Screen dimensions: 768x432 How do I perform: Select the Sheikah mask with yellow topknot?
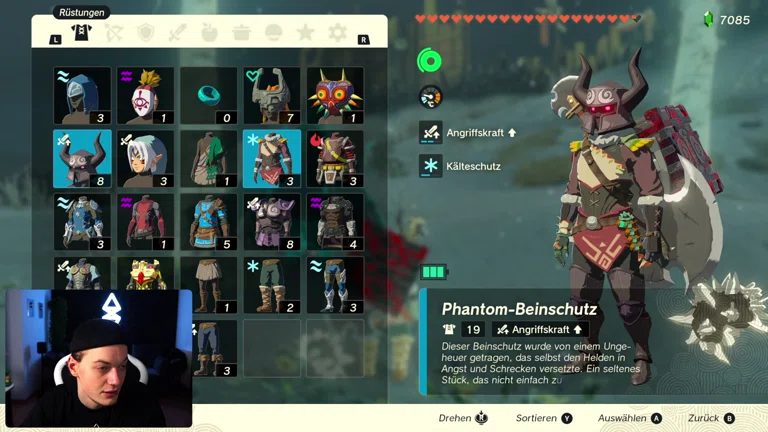point(145,96)
